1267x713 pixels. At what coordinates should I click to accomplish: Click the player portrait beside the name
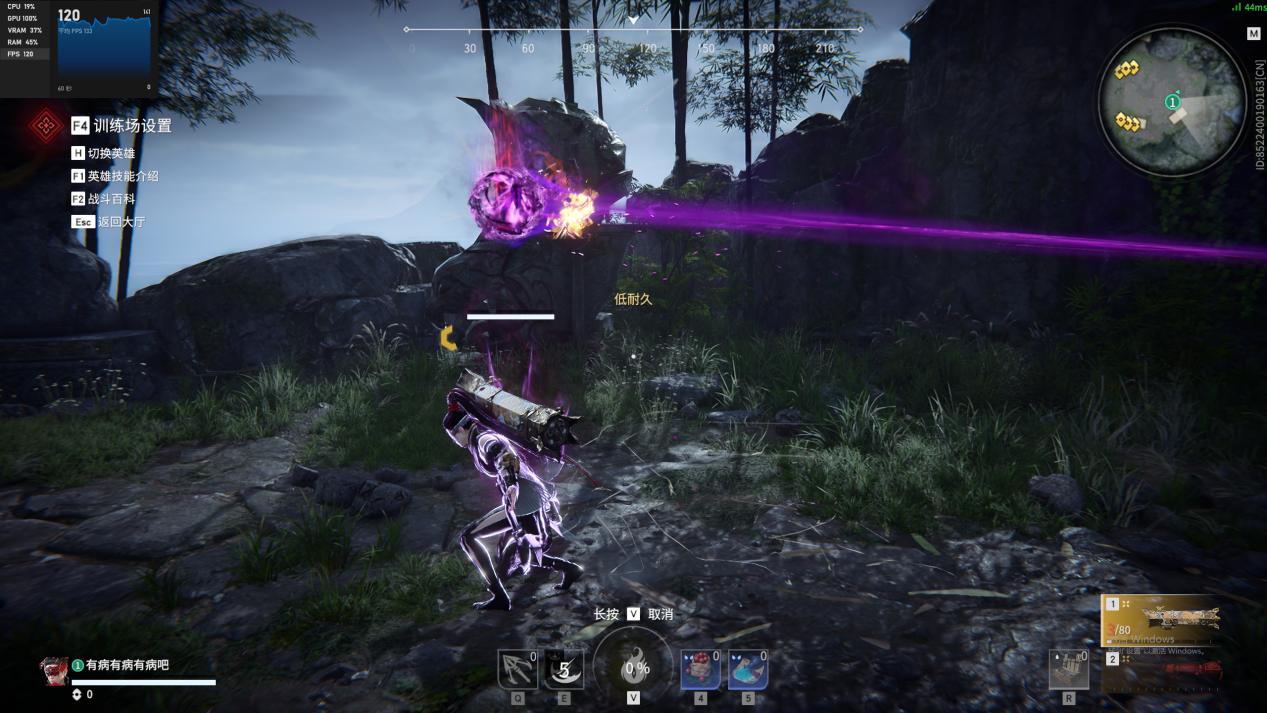54,671
